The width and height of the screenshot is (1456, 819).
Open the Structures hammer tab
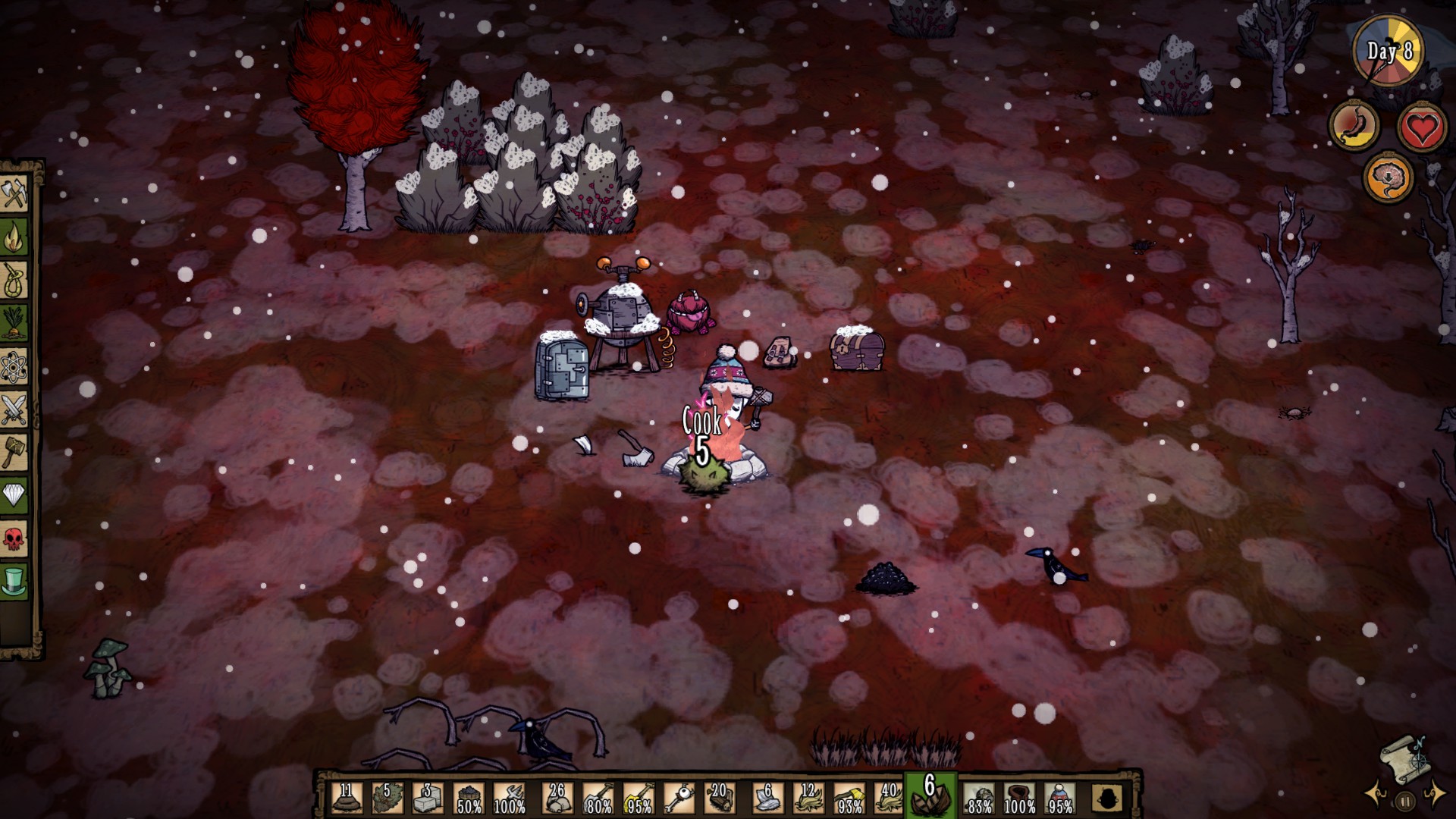(x=14, y=453)
